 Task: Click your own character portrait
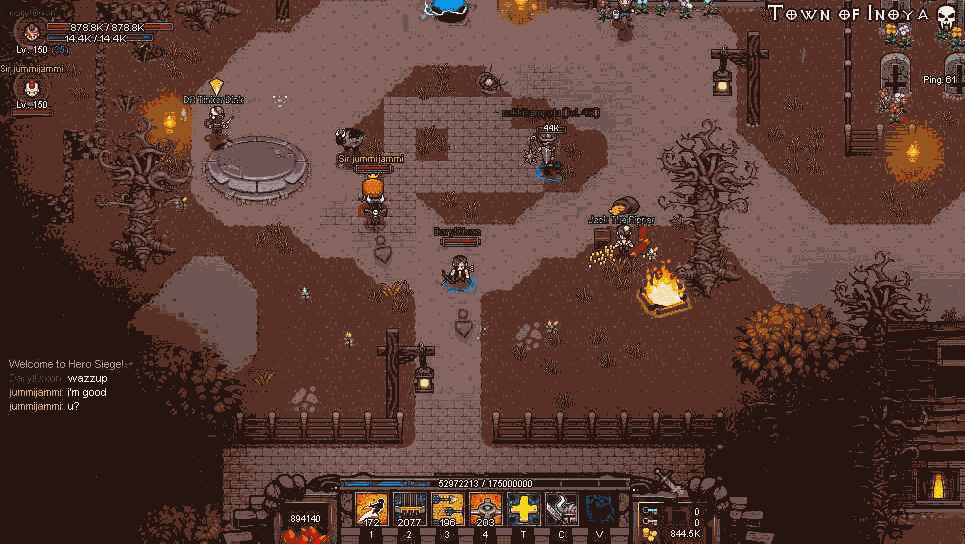[29, 33]
